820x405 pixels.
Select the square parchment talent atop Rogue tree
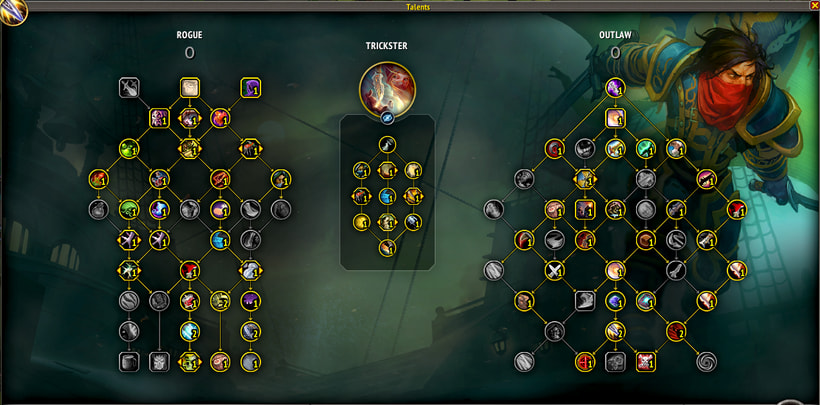pyautogui.click(x=190, y=88)
